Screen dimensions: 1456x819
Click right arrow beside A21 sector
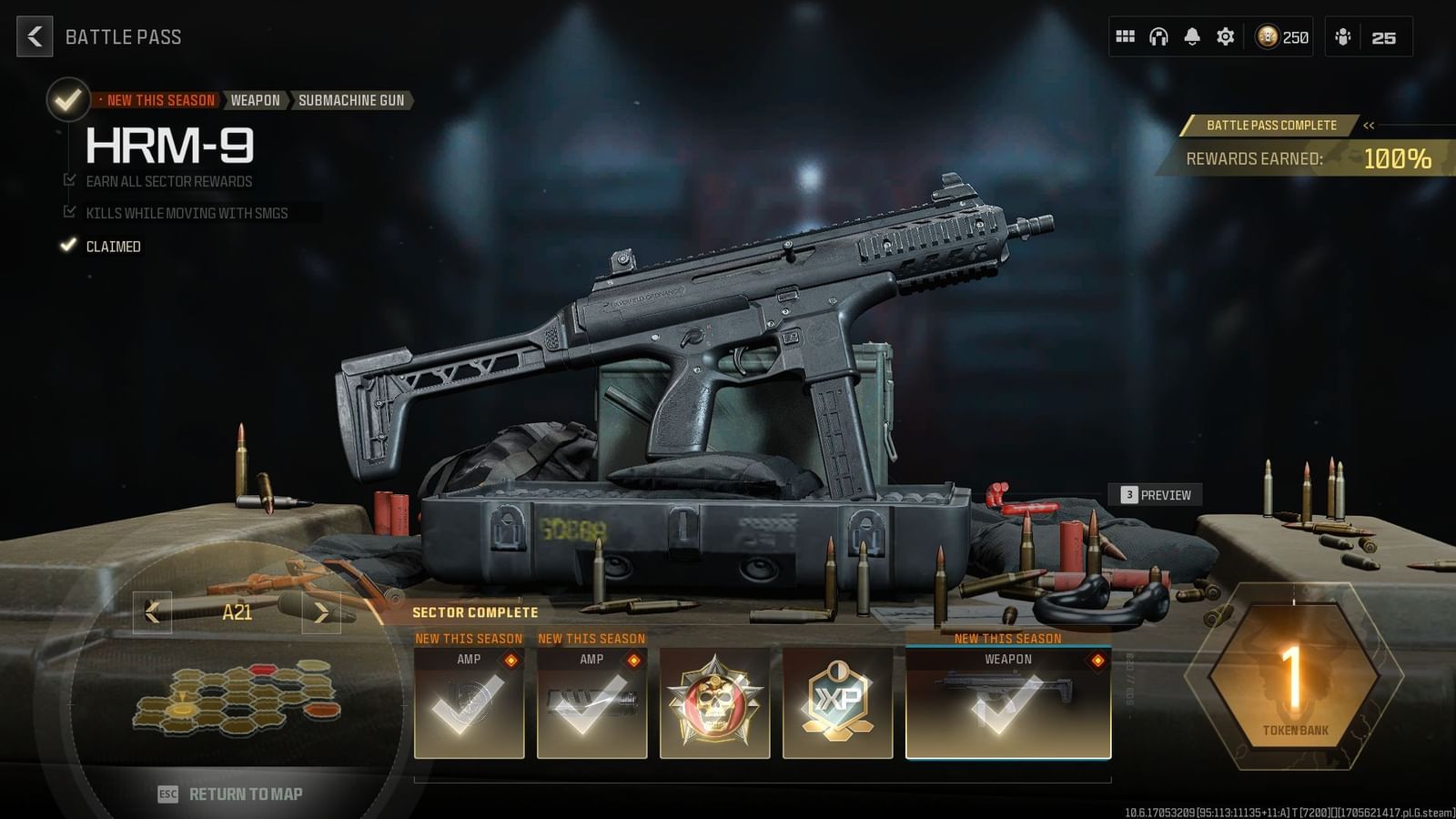click(x=322, y=612)
